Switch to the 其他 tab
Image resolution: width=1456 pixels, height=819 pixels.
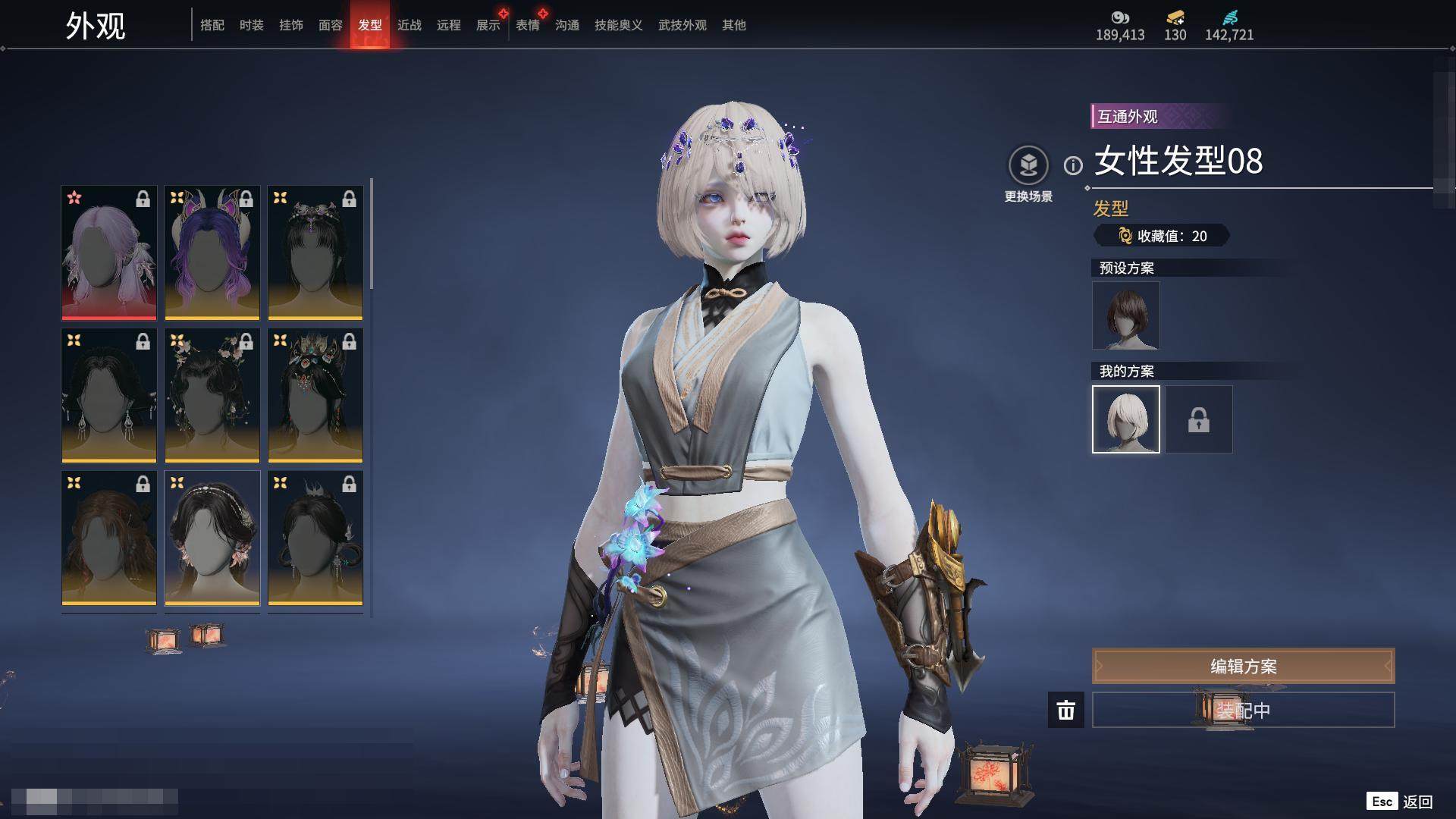tap(734, 25)
